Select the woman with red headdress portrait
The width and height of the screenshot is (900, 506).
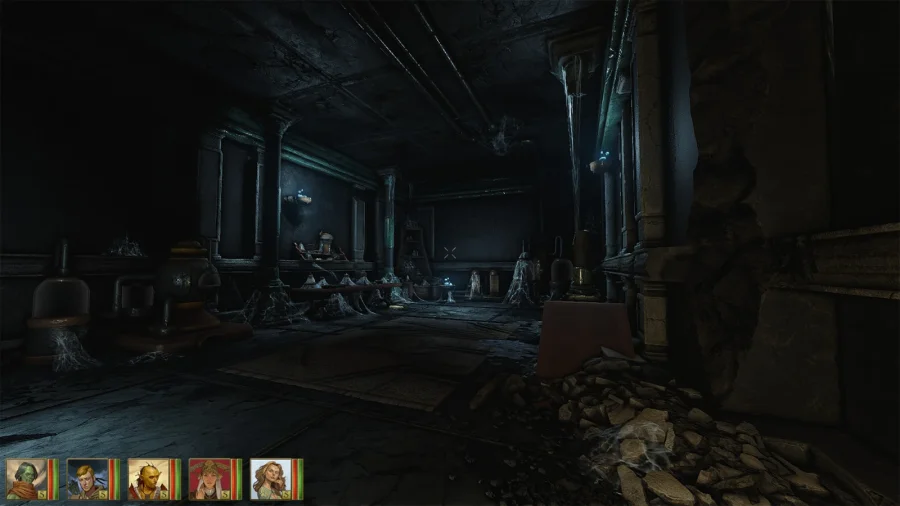pos(209,479)
